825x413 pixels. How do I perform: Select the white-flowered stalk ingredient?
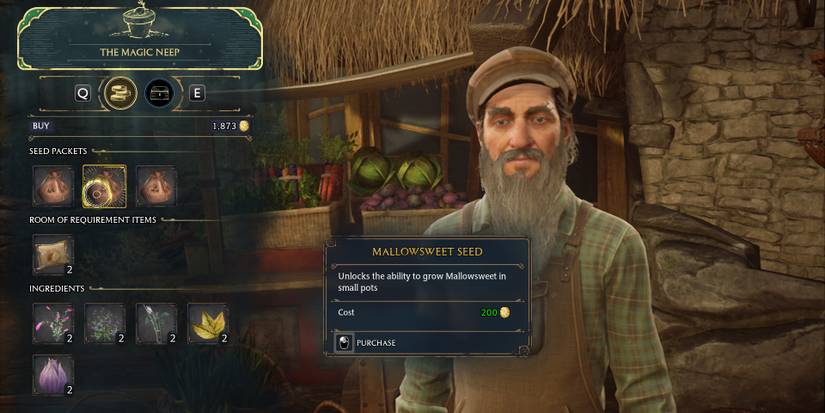[x=156, y=322]
